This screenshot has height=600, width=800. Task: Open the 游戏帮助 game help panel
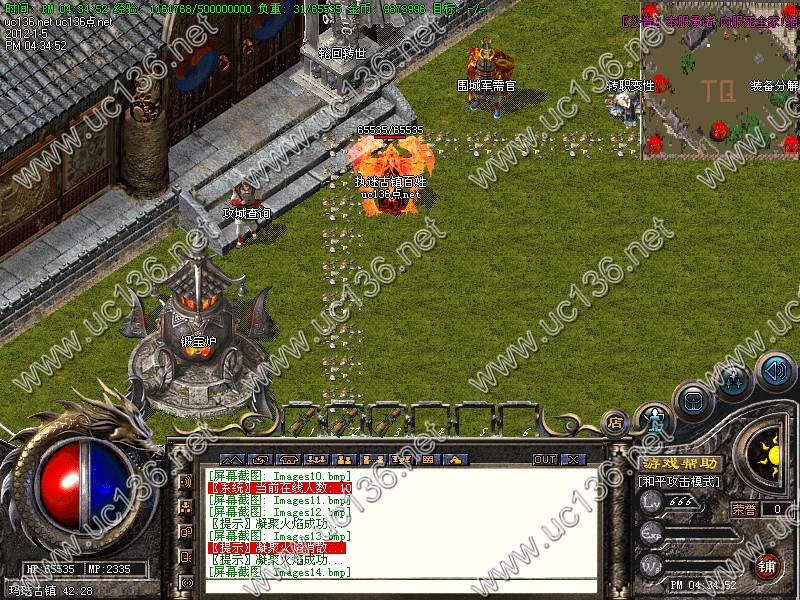pos(679,464)
